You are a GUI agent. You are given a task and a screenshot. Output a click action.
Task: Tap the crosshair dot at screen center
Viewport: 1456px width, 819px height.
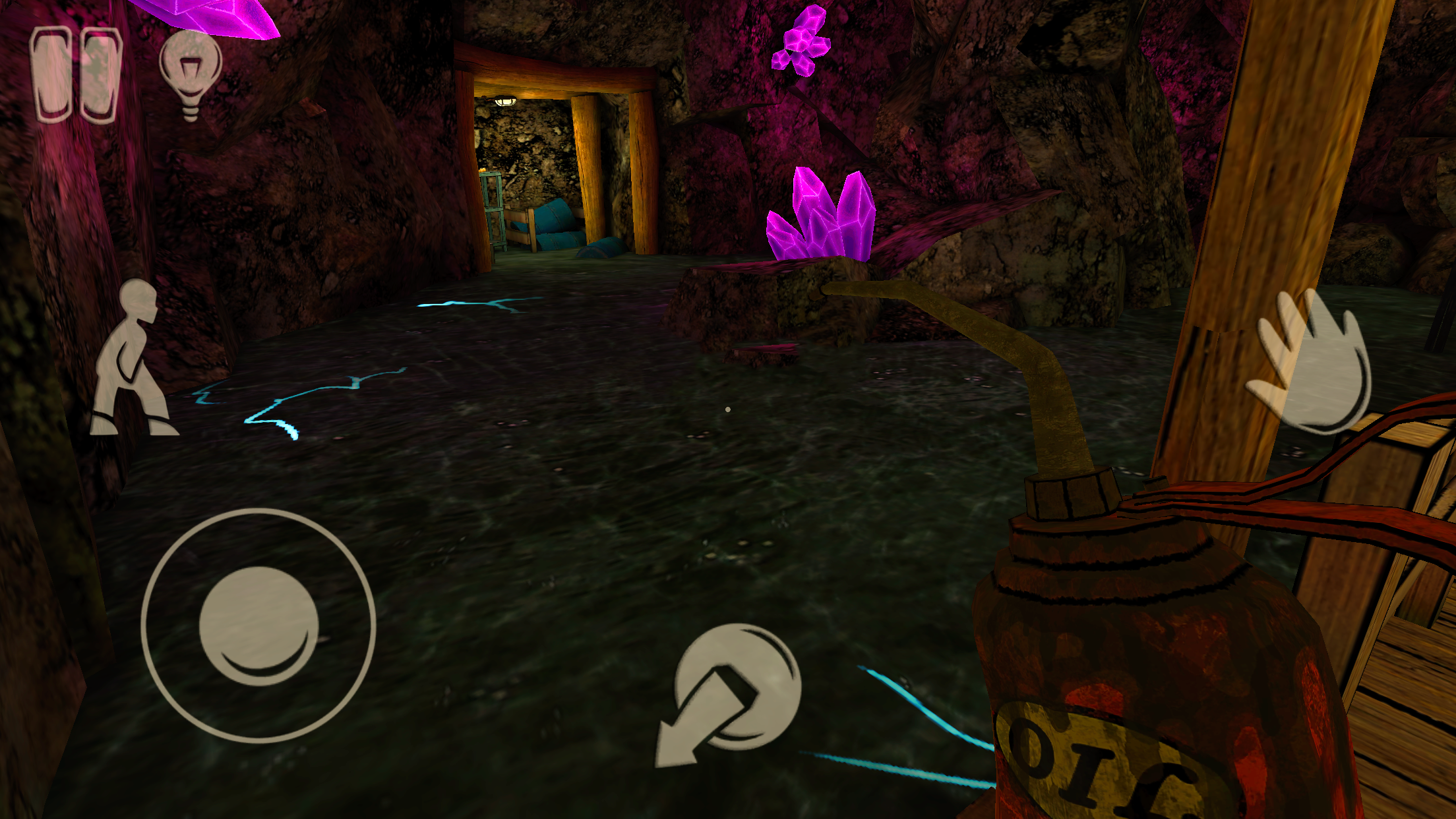728,409
